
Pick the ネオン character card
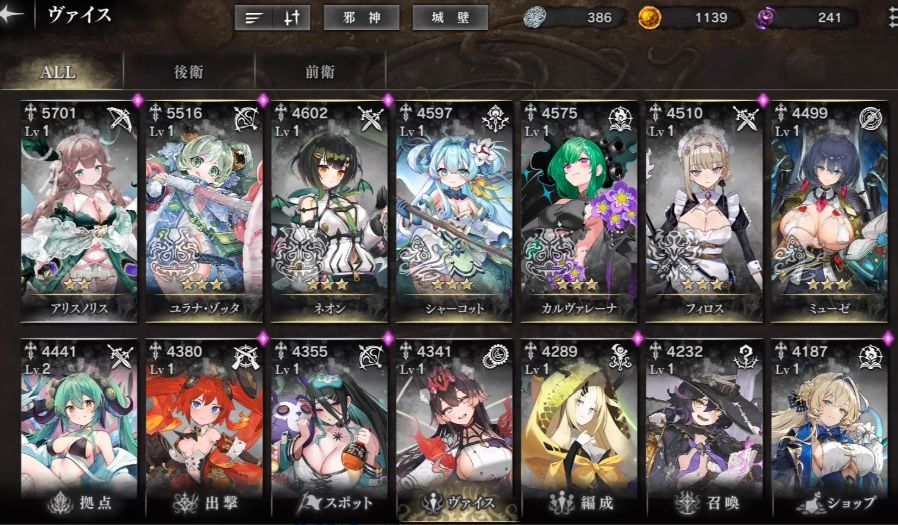(329, 210)
